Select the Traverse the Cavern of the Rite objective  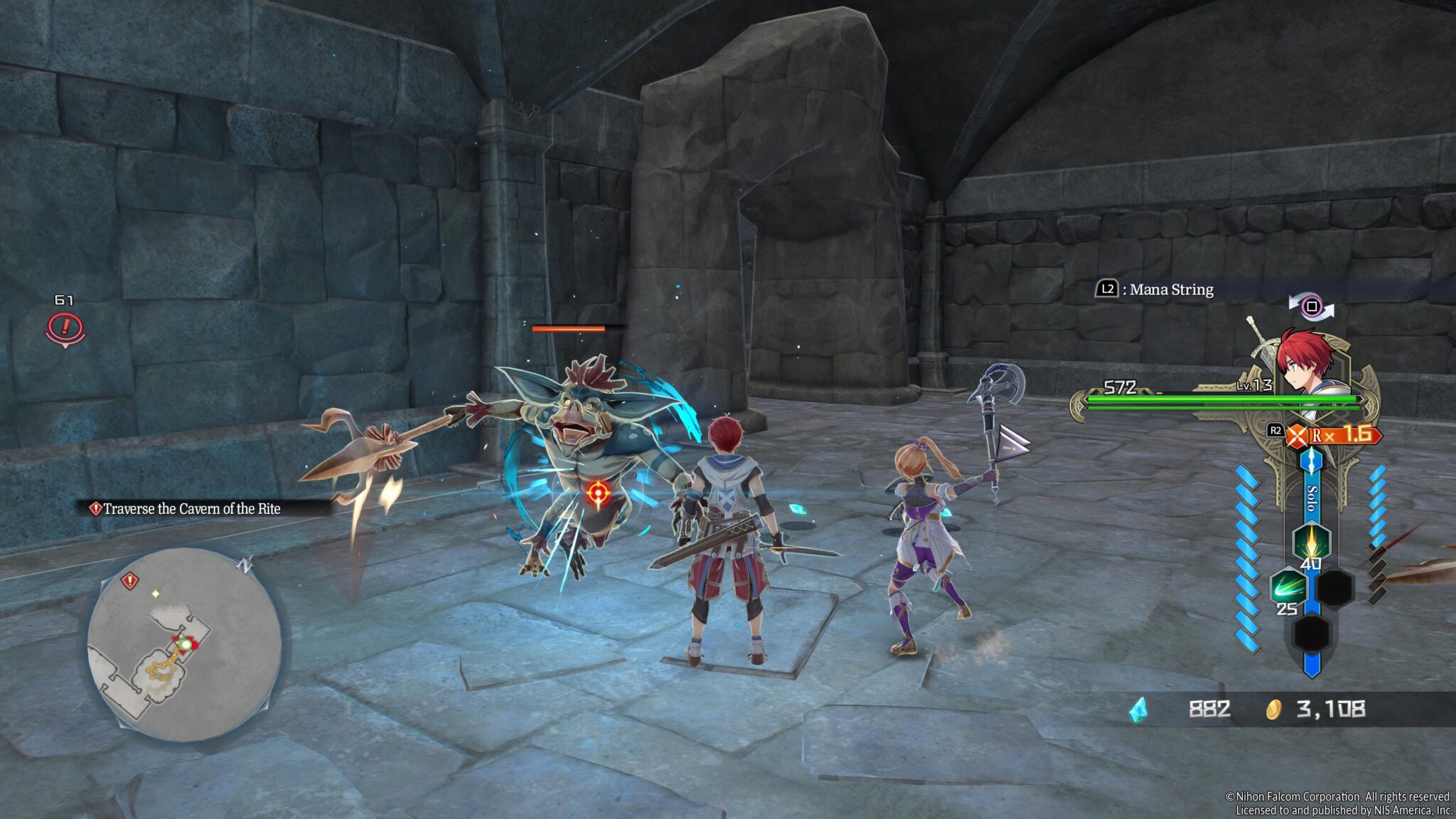click(x=191, y=508)
